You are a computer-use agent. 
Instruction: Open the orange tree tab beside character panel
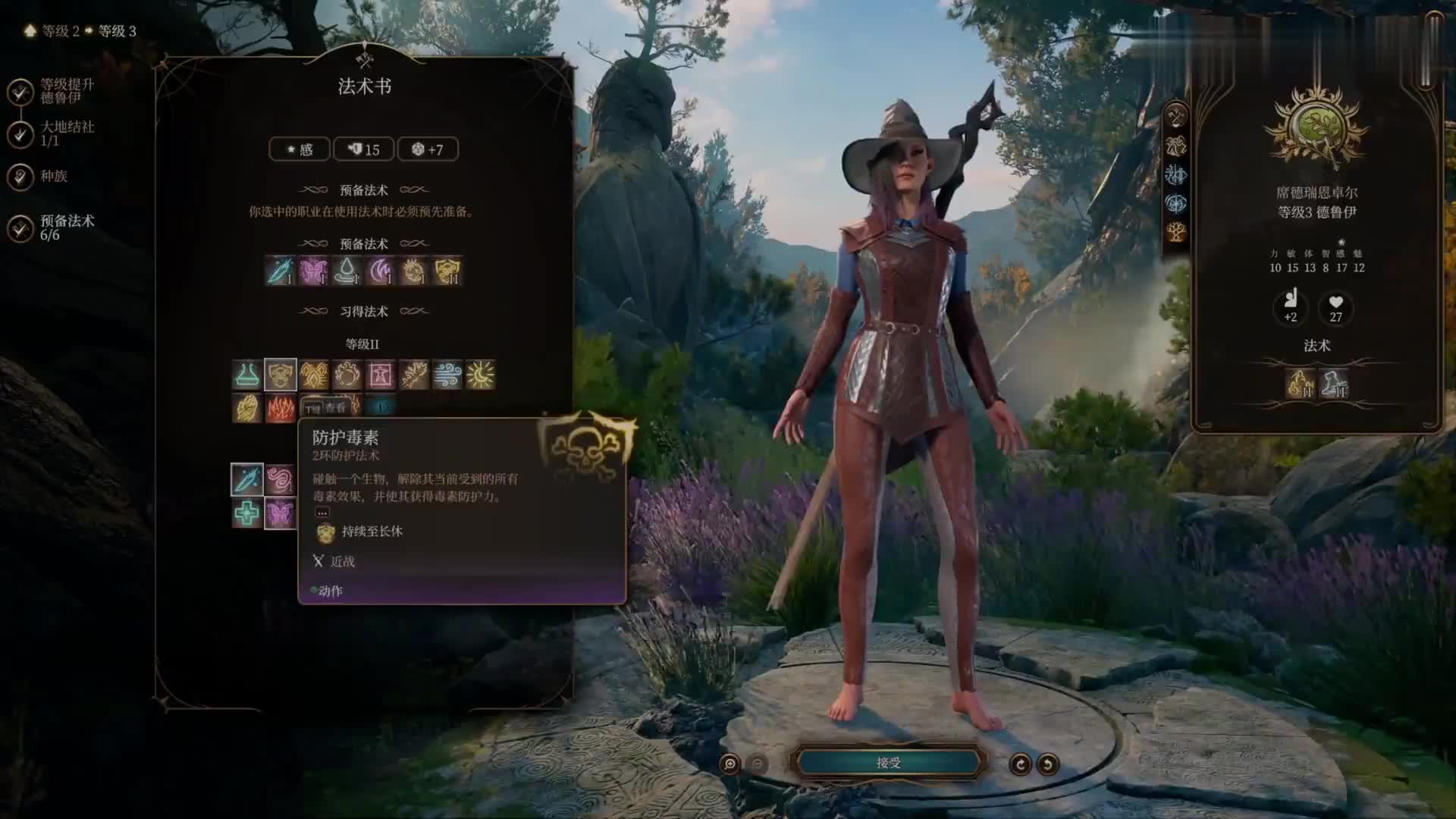(1175, 232)
